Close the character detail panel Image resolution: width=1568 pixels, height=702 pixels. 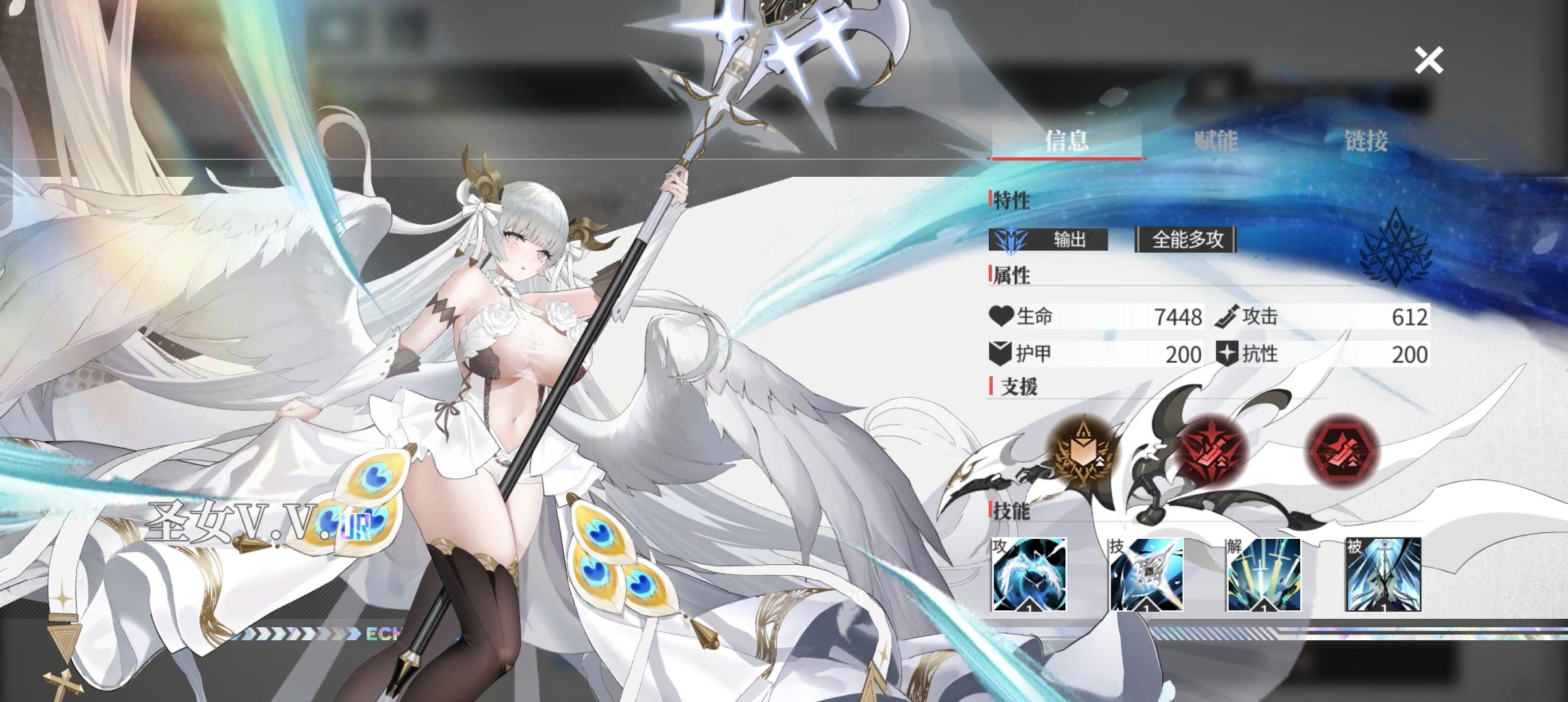pyautogui.click(x=1428, y=60)
